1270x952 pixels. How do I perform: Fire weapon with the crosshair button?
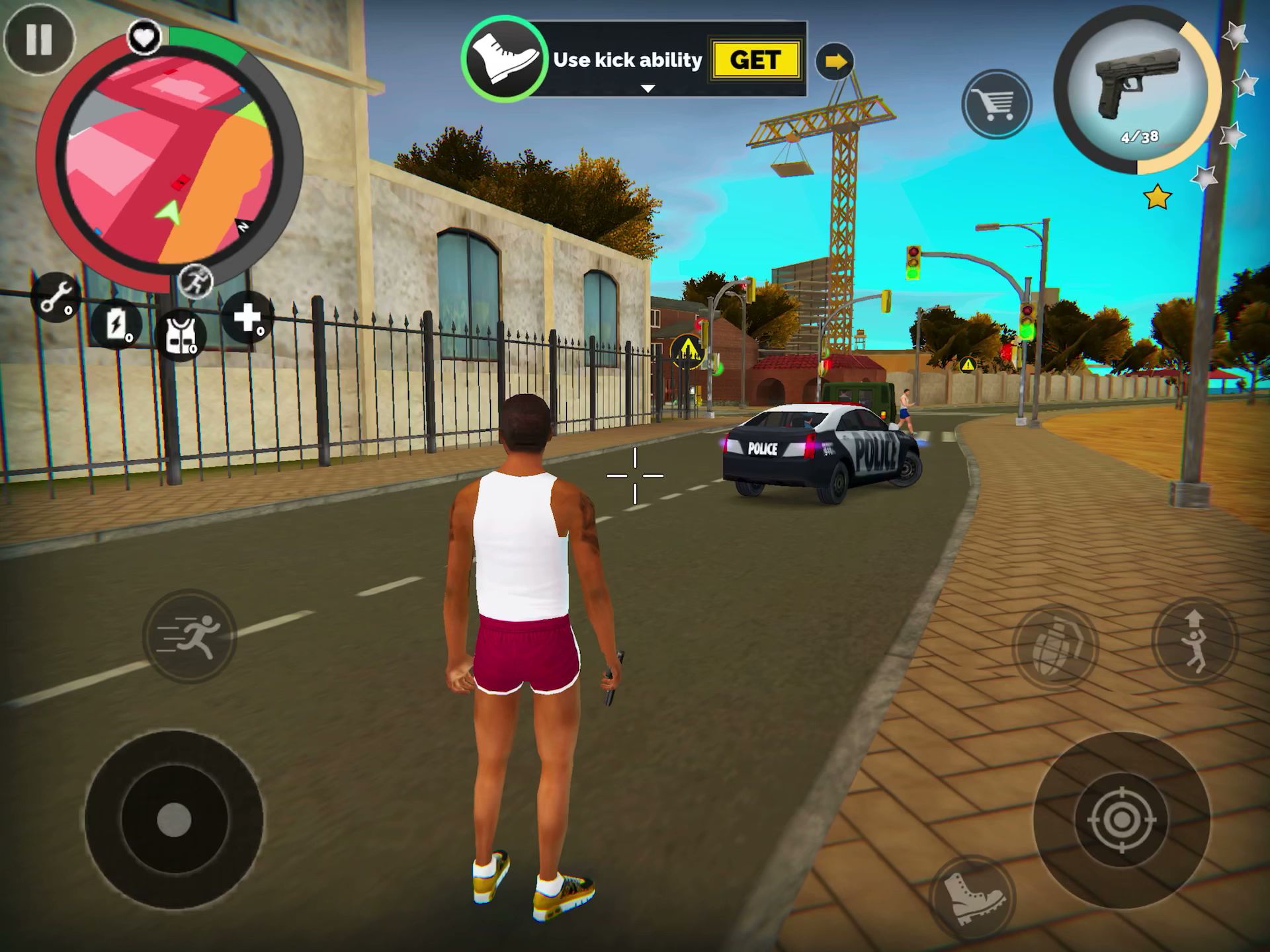(x=1121, y=820)
